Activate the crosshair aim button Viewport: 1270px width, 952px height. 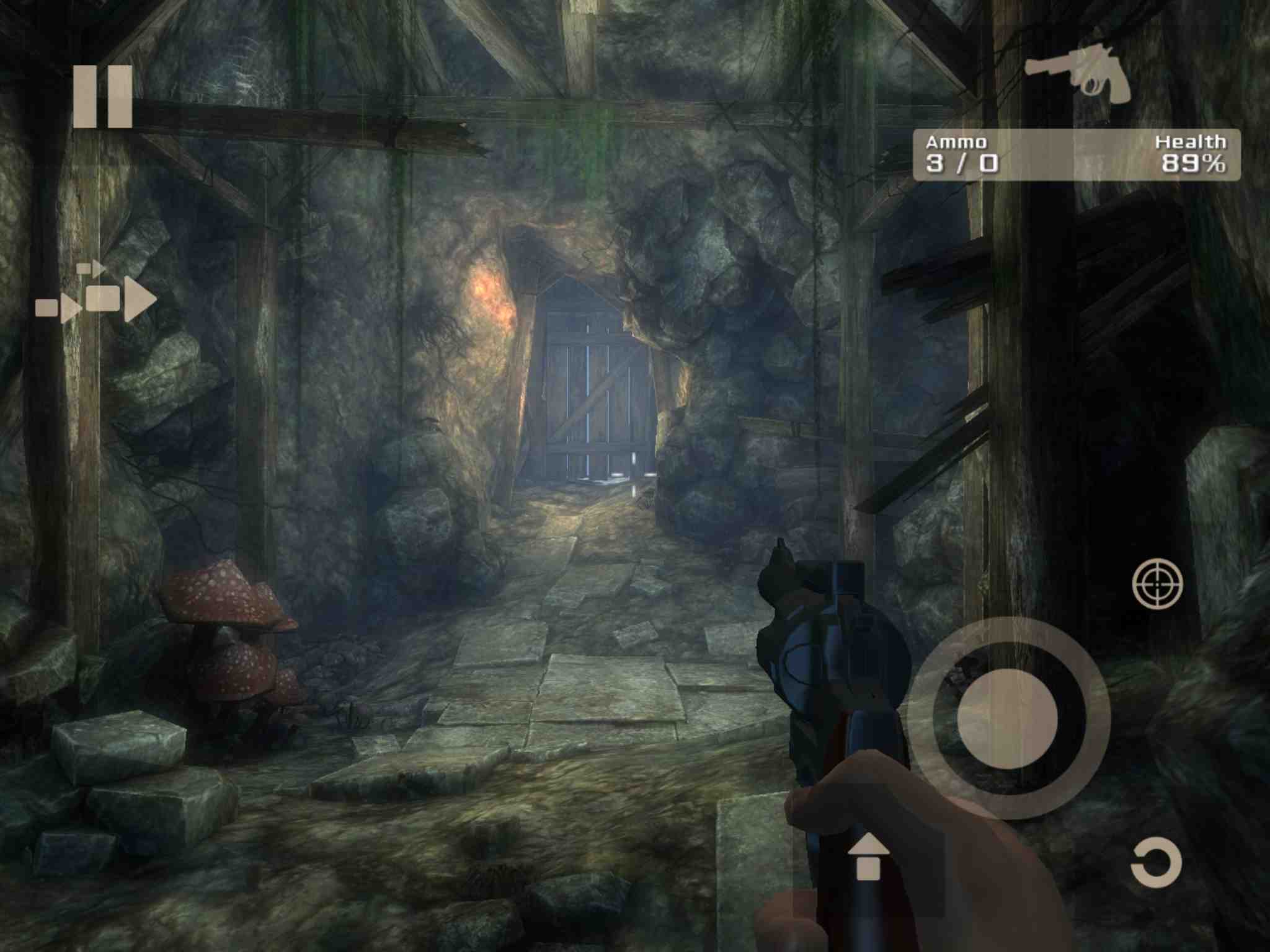click(1157, 583)
